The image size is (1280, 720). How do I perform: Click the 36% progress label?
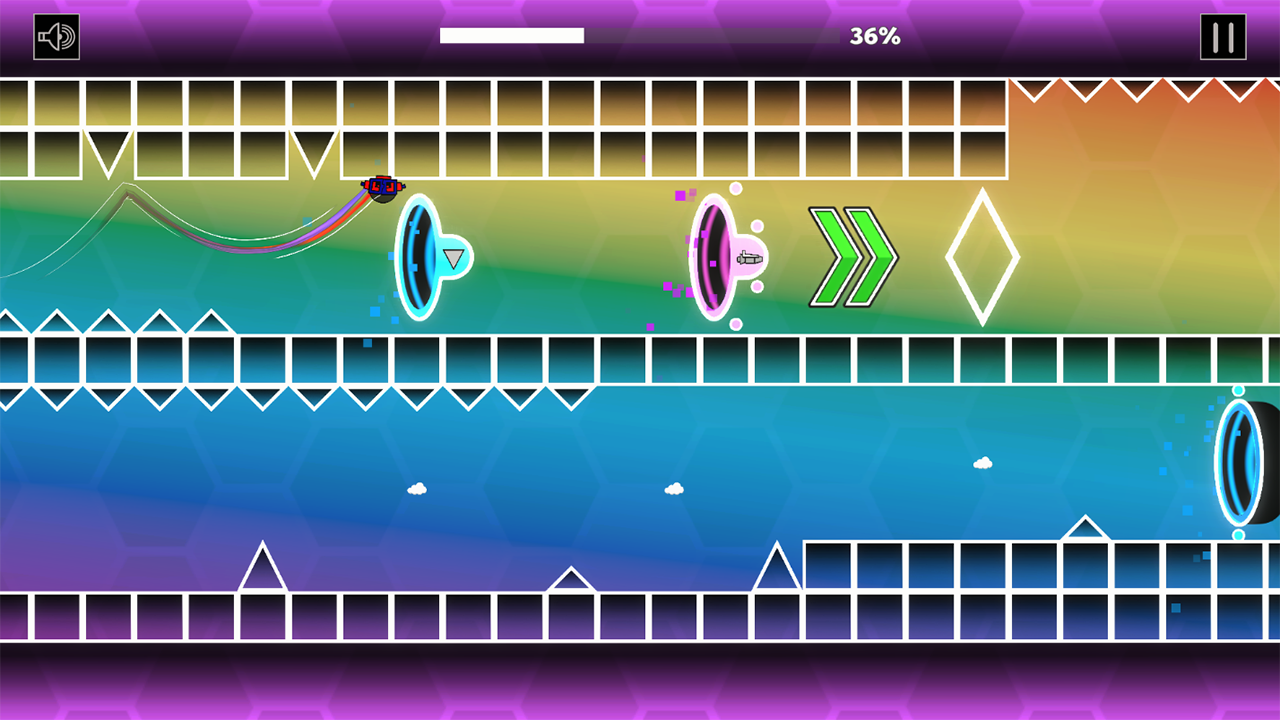click(x=875, y=37)
